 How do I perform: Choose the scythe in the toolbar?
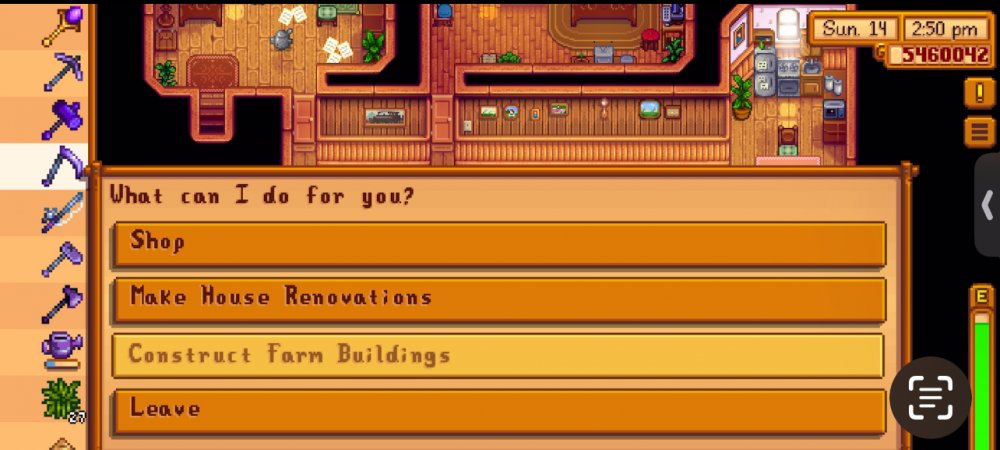61,166
